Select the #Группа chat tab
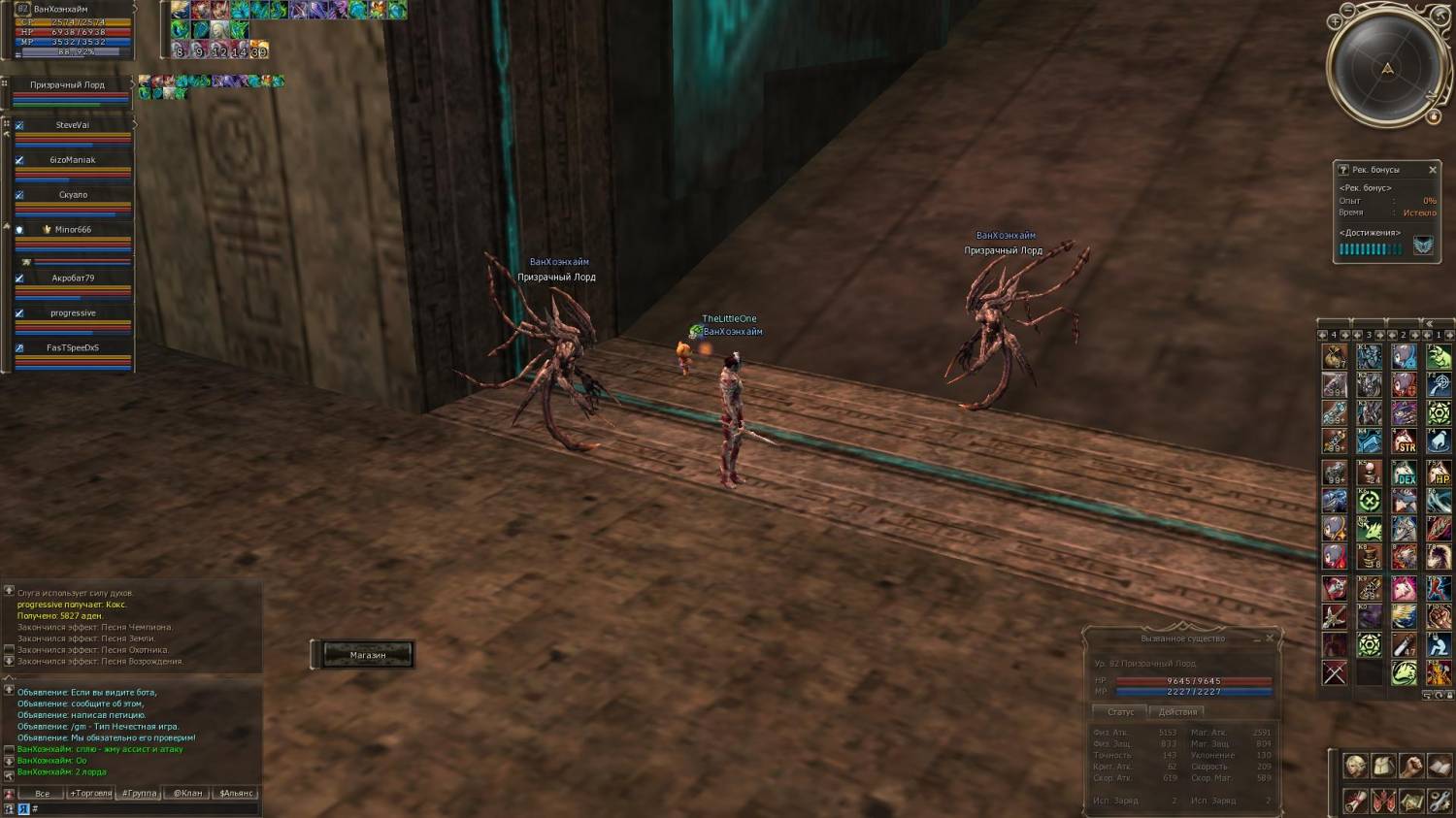This screenshot has height=818, width=1456. pyautogui.click(x=139, y=793)
